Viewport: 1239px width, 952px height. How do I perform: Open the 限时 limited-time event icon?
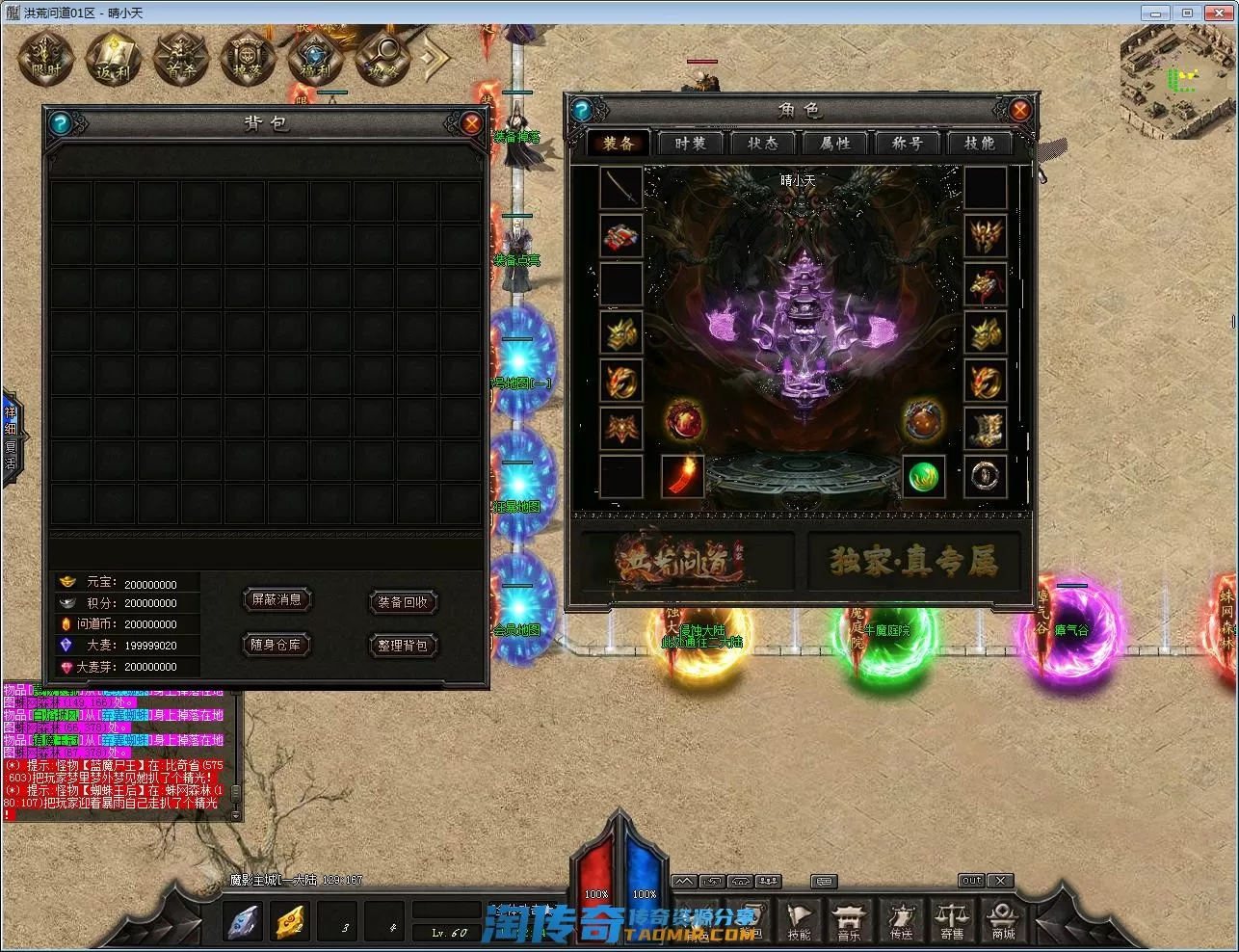tap(46, 58)
